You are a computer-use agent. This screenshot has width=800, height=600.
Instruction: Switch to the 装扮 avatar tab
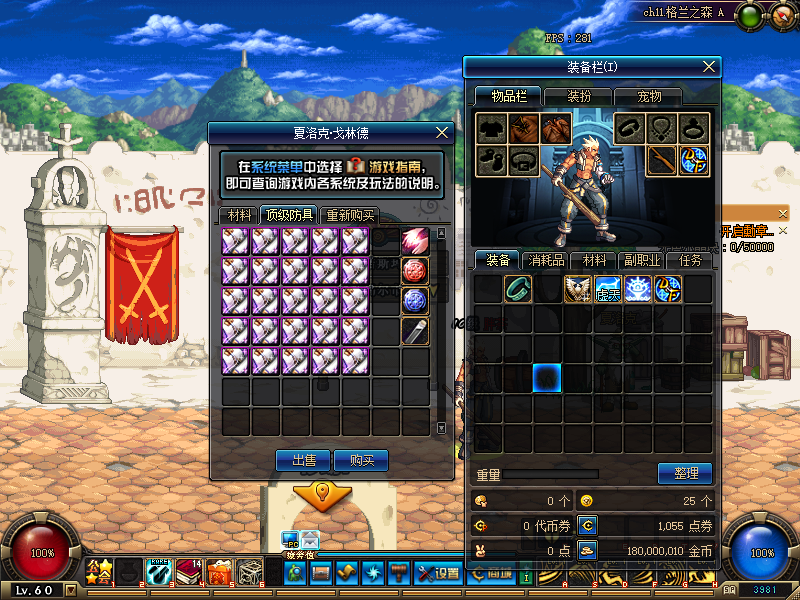click(x=580, y=96)
